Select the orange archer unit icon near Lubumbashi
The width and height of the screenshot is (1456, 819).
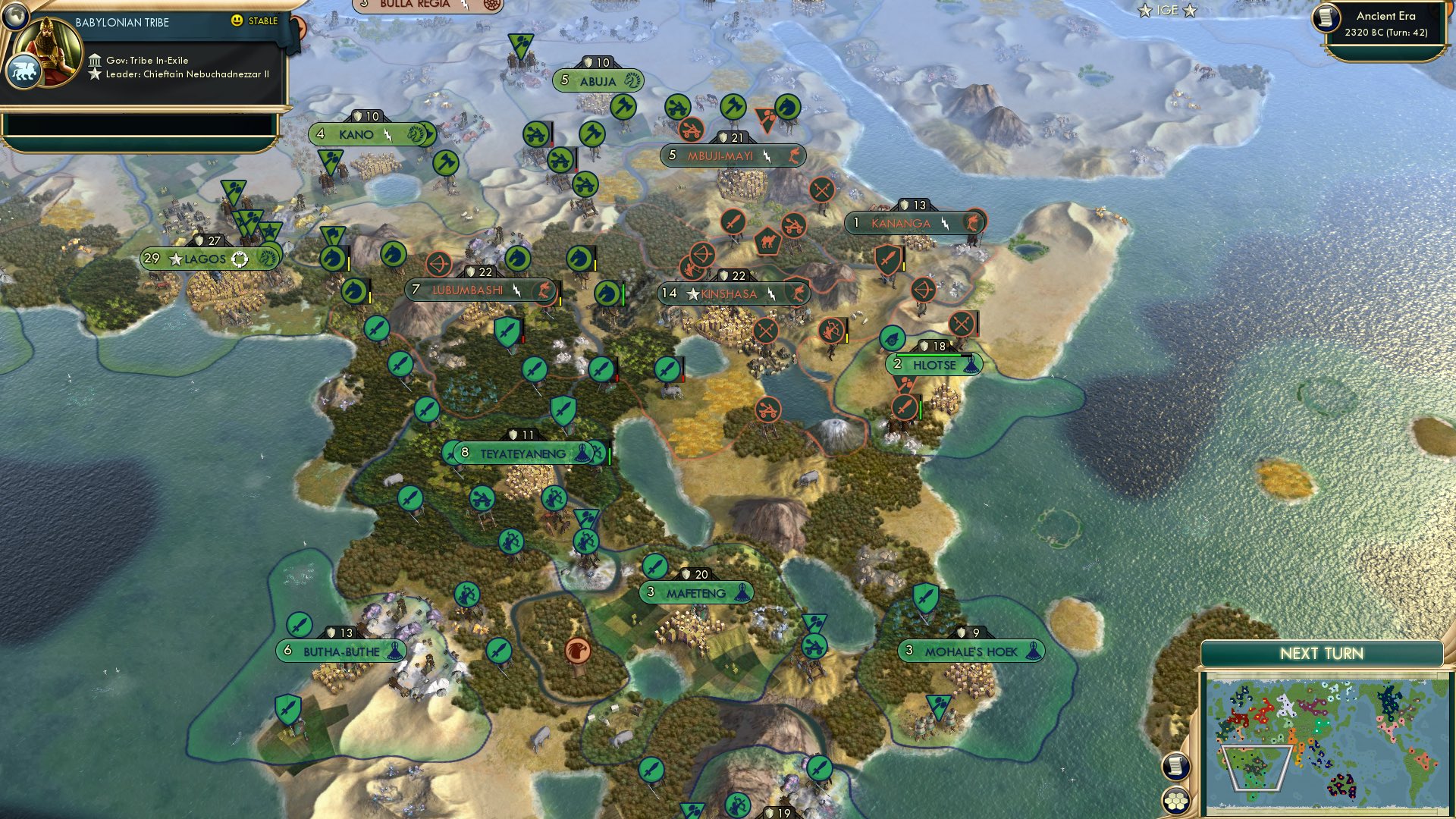click(438, 262)
